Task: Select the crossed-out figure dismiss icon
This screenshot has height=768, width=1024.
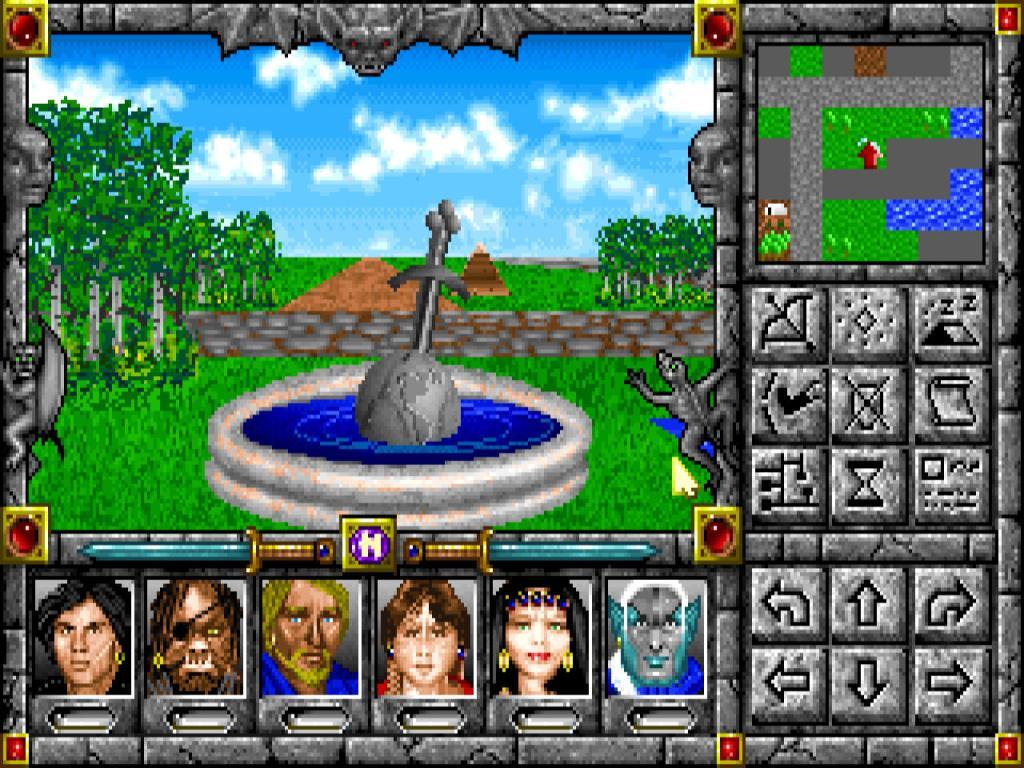Action: [x=870, y=405]
